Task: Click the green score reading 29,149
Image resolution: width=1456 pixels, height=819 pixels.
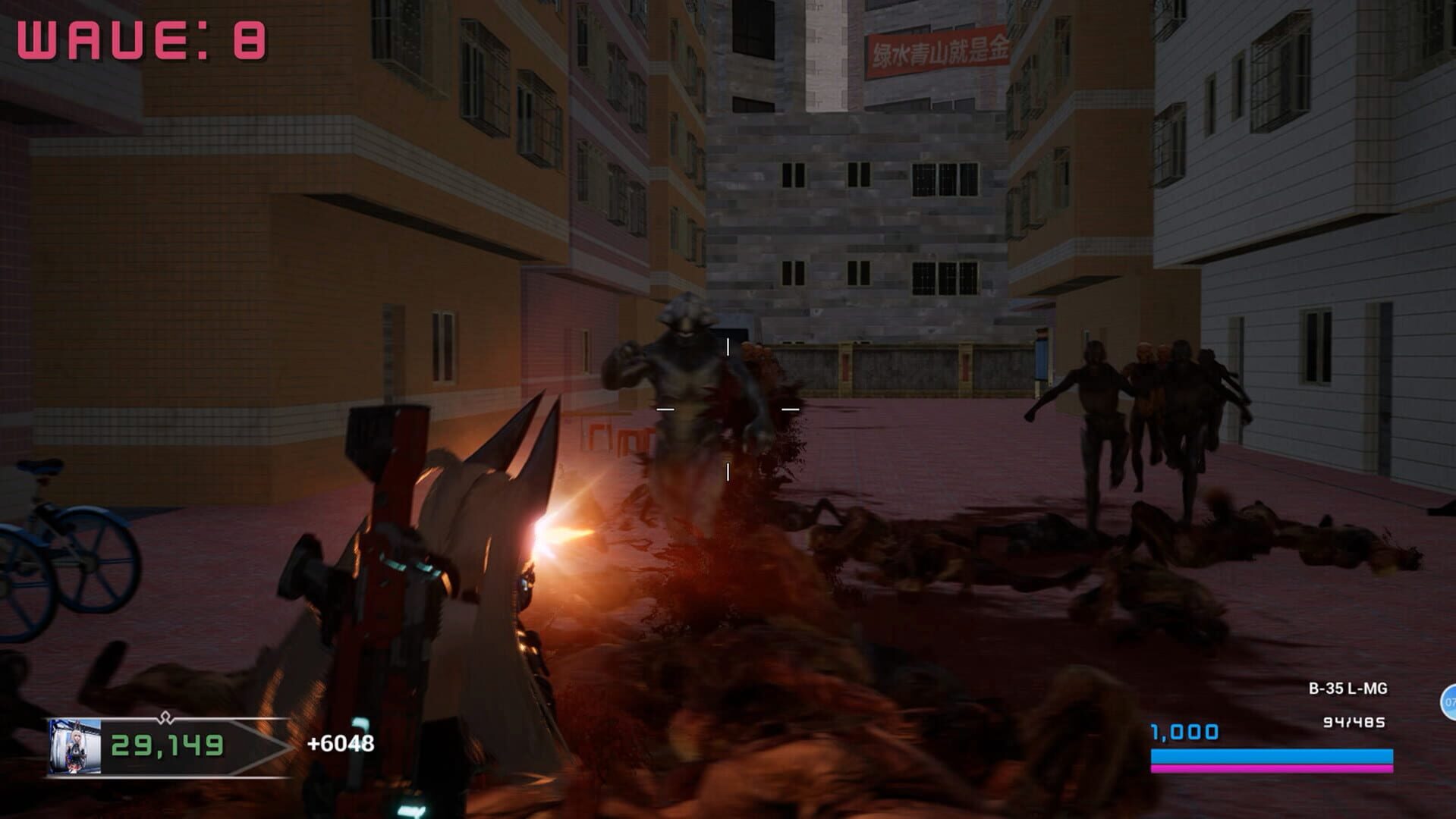Action: coord(166,747)
